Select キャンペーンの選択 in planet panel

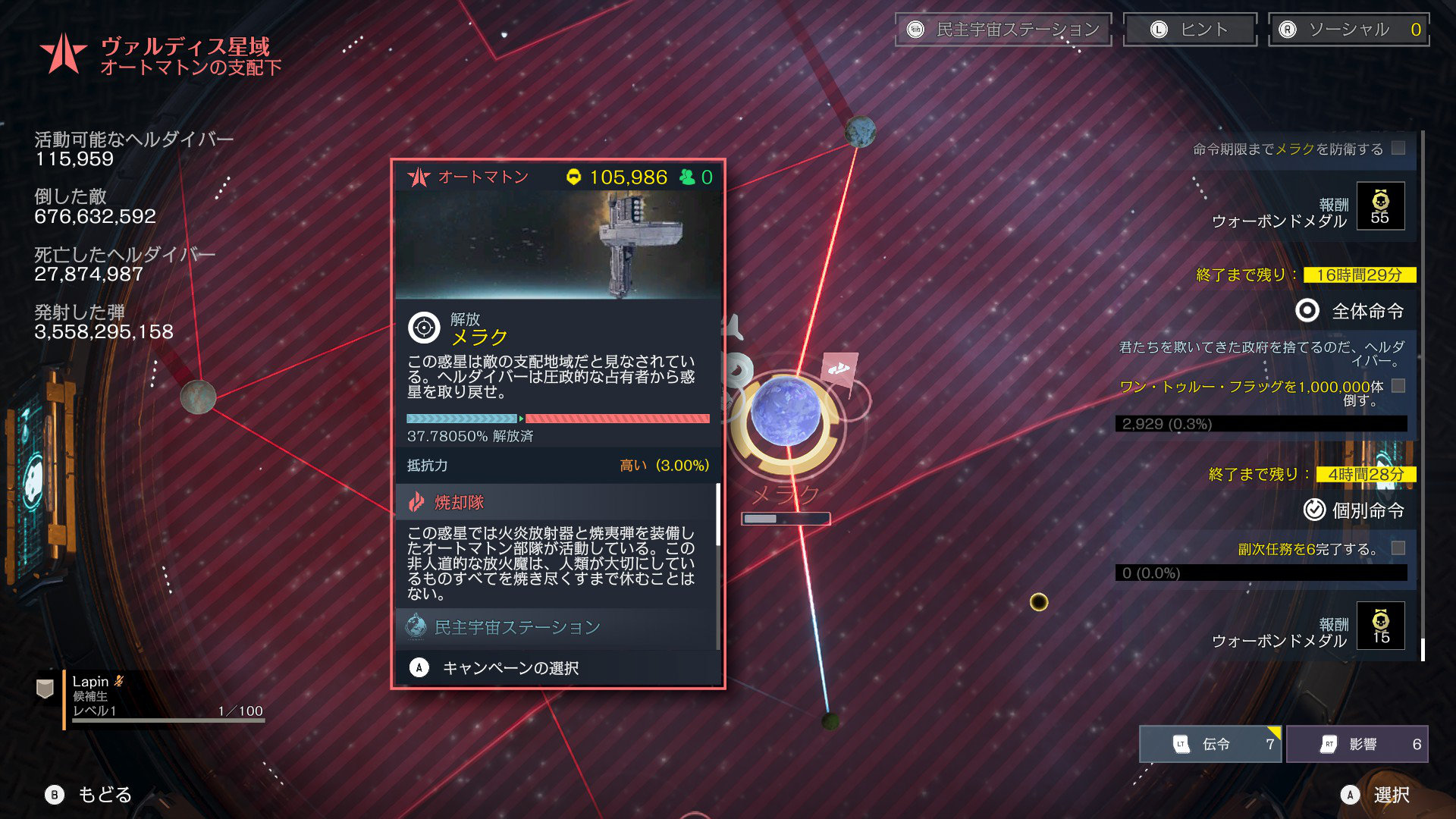pos(510,668)
